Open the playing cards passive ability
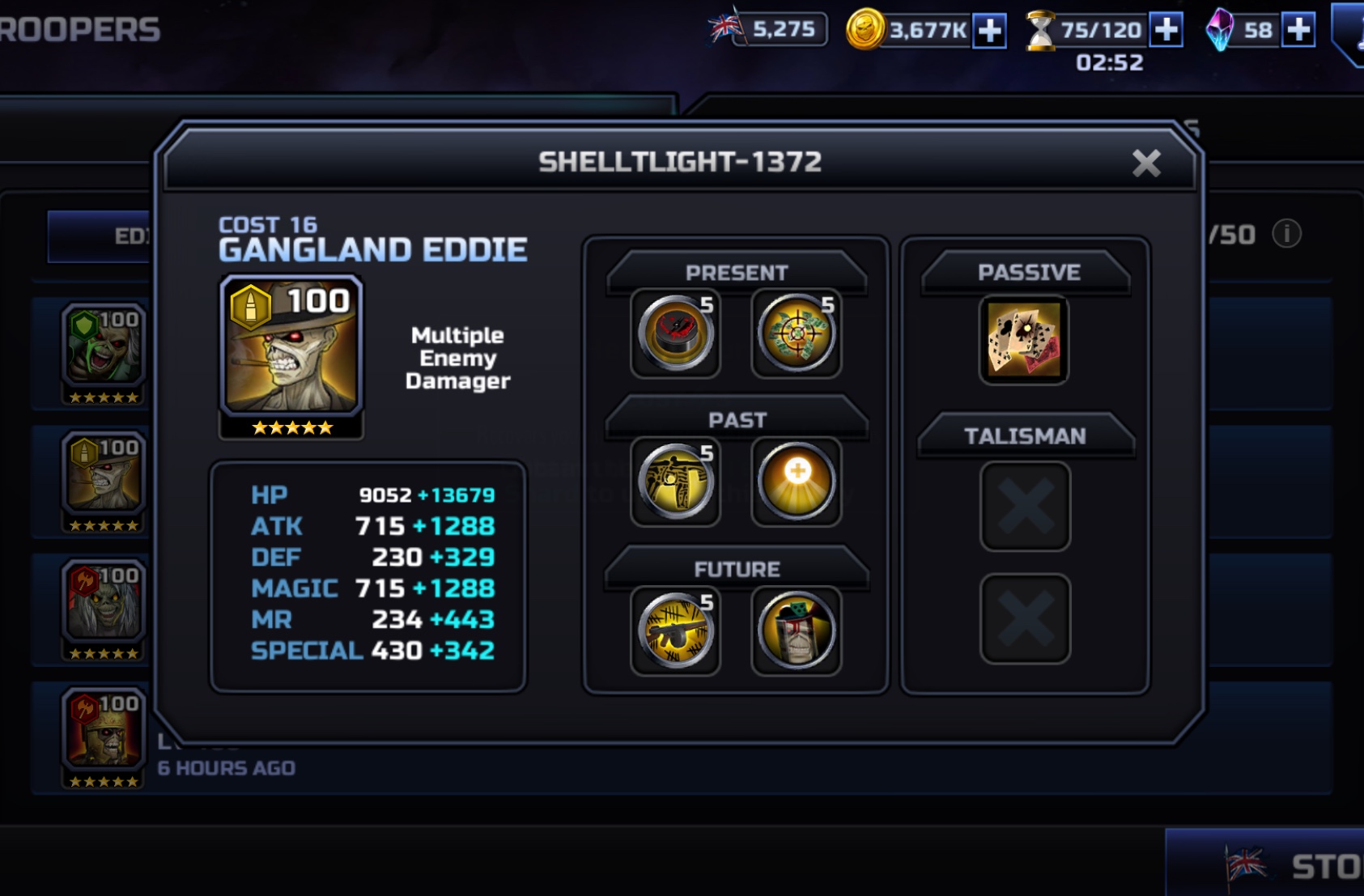Image resolution: width=1364 pixels, height=896 pixels. point(1024,339)
